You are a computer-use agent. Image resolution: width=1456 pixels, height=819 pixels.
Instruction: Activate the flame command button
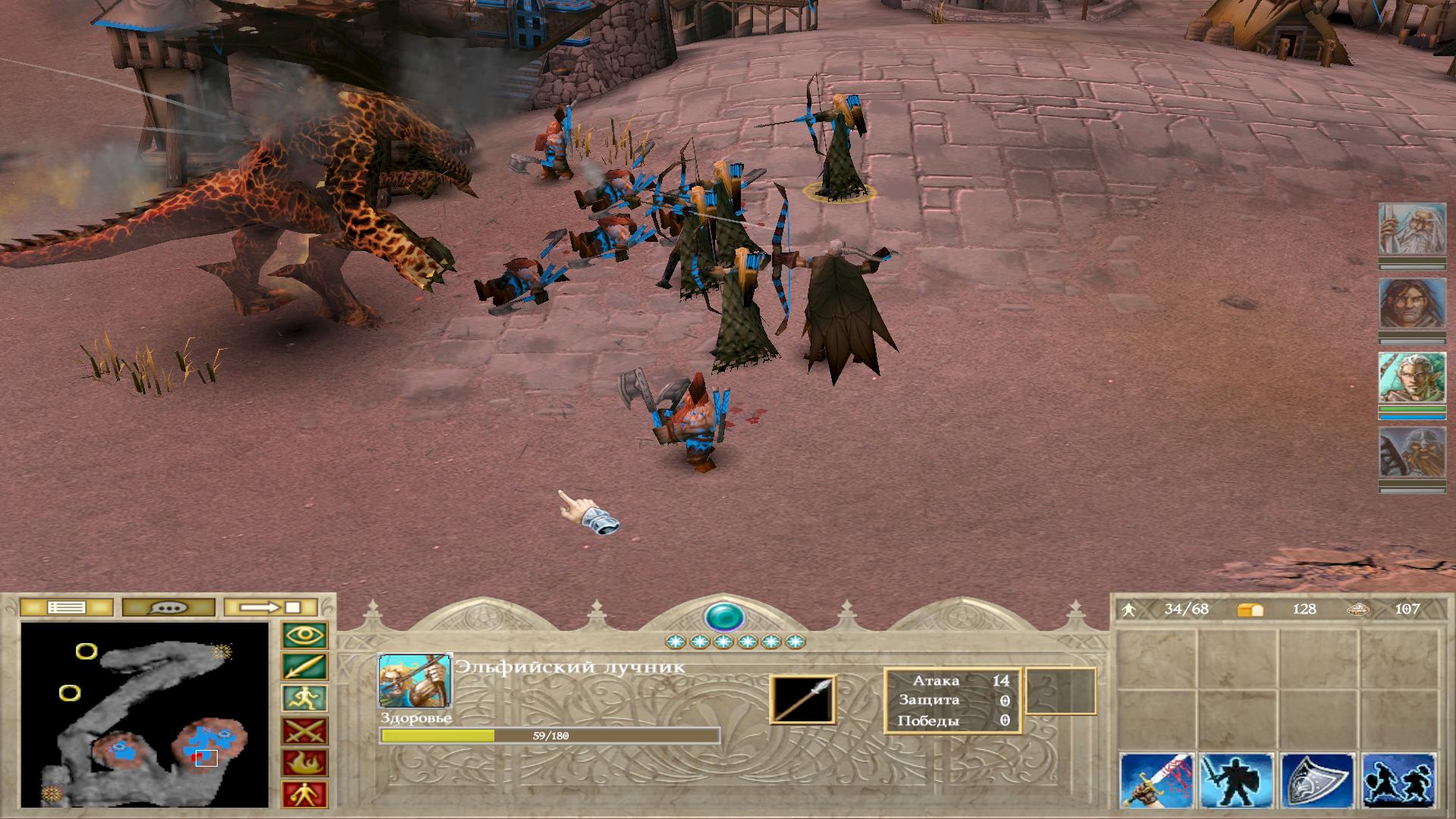[x=305, y=763]
